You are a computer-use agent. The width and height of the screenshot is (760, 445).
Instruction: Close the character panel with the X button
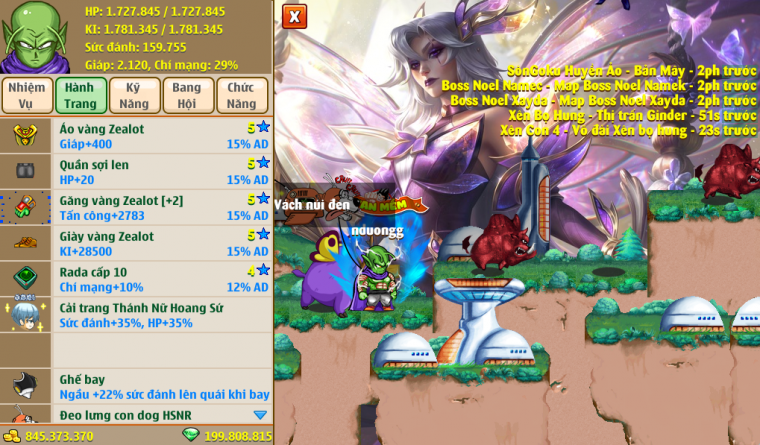(x=294, y=16)
